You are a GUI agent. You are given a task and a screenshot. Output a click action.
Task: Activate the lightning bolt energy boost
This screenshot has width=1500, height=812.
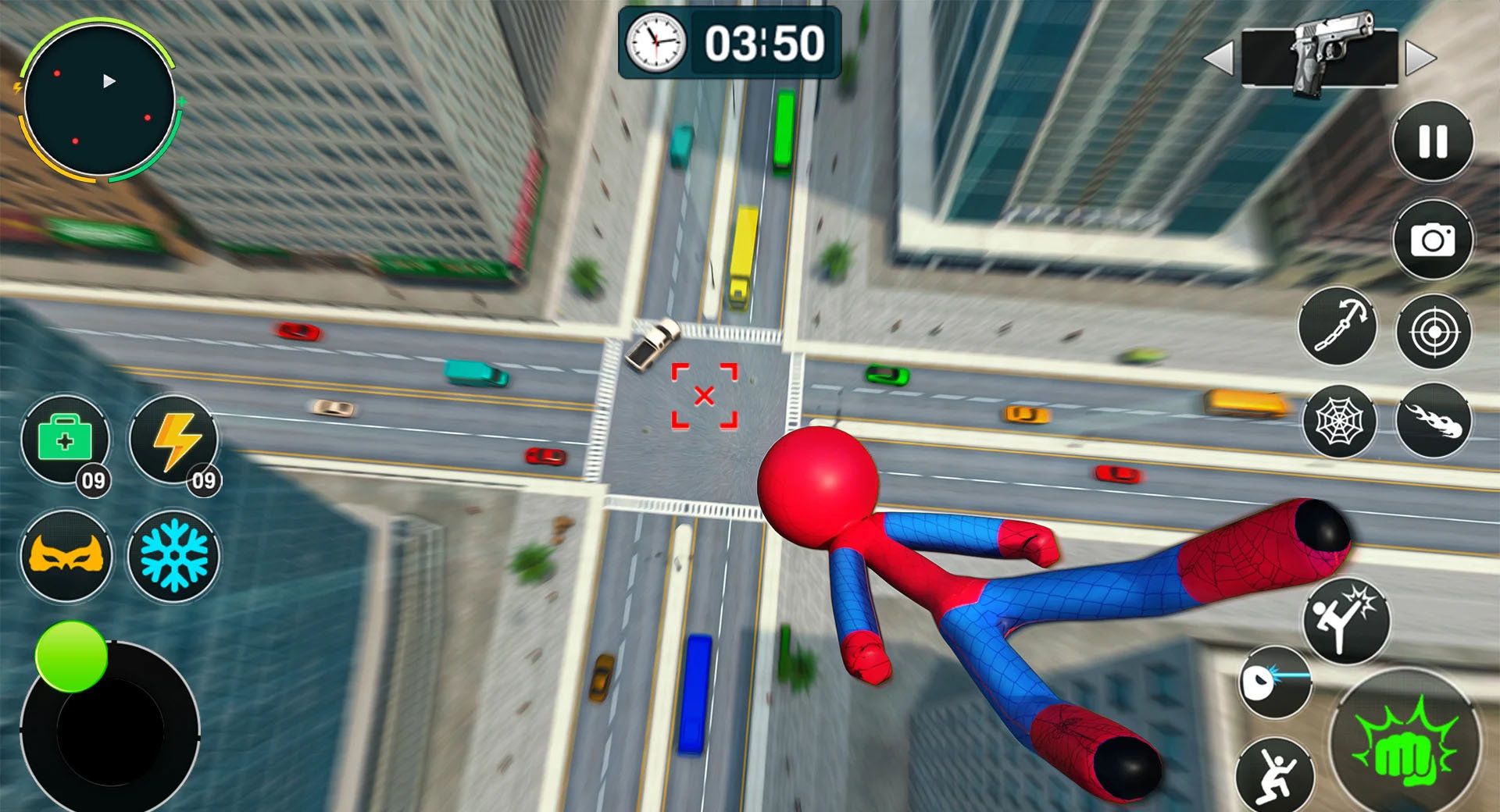point(174,440)
